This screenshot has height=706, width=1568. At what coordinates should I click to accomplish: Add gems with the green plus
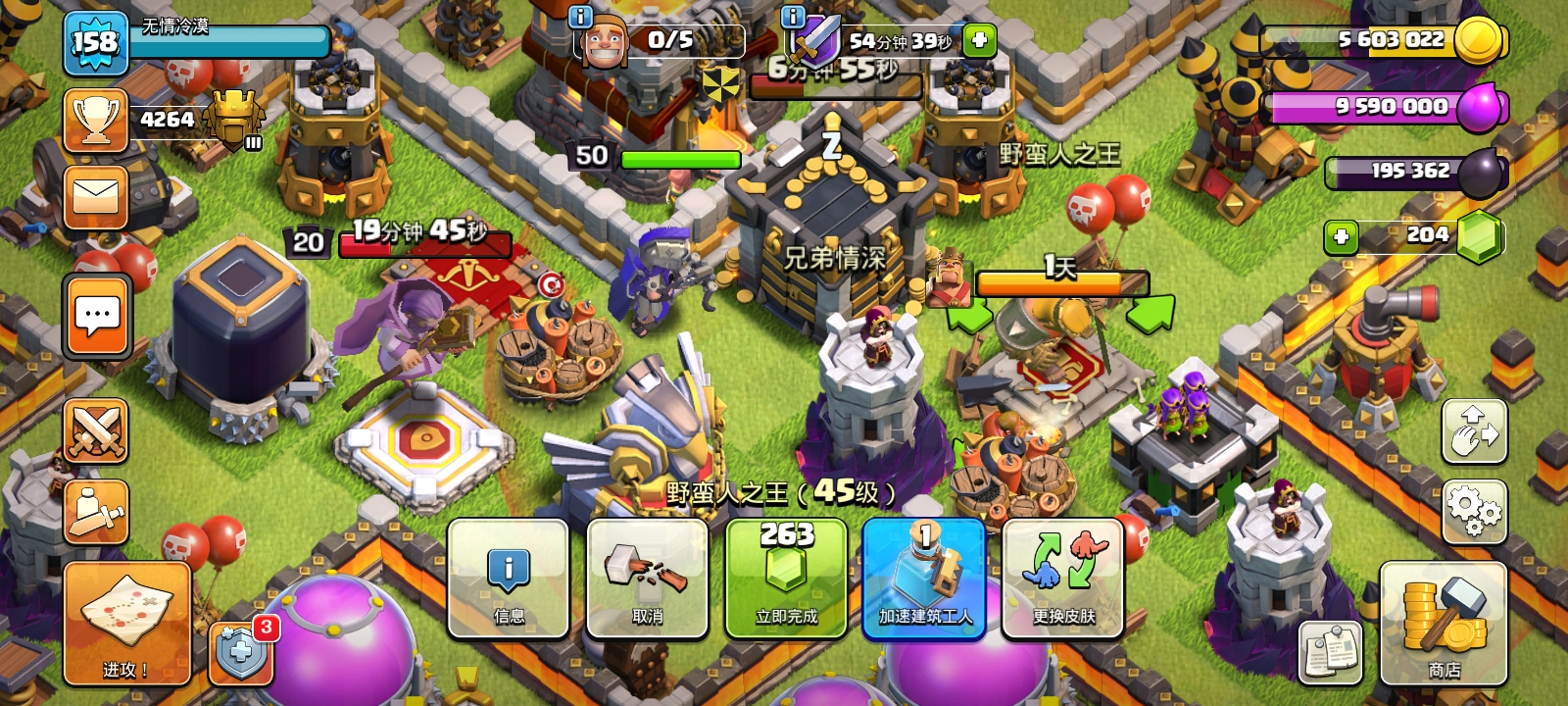[x=1341, y=236]
